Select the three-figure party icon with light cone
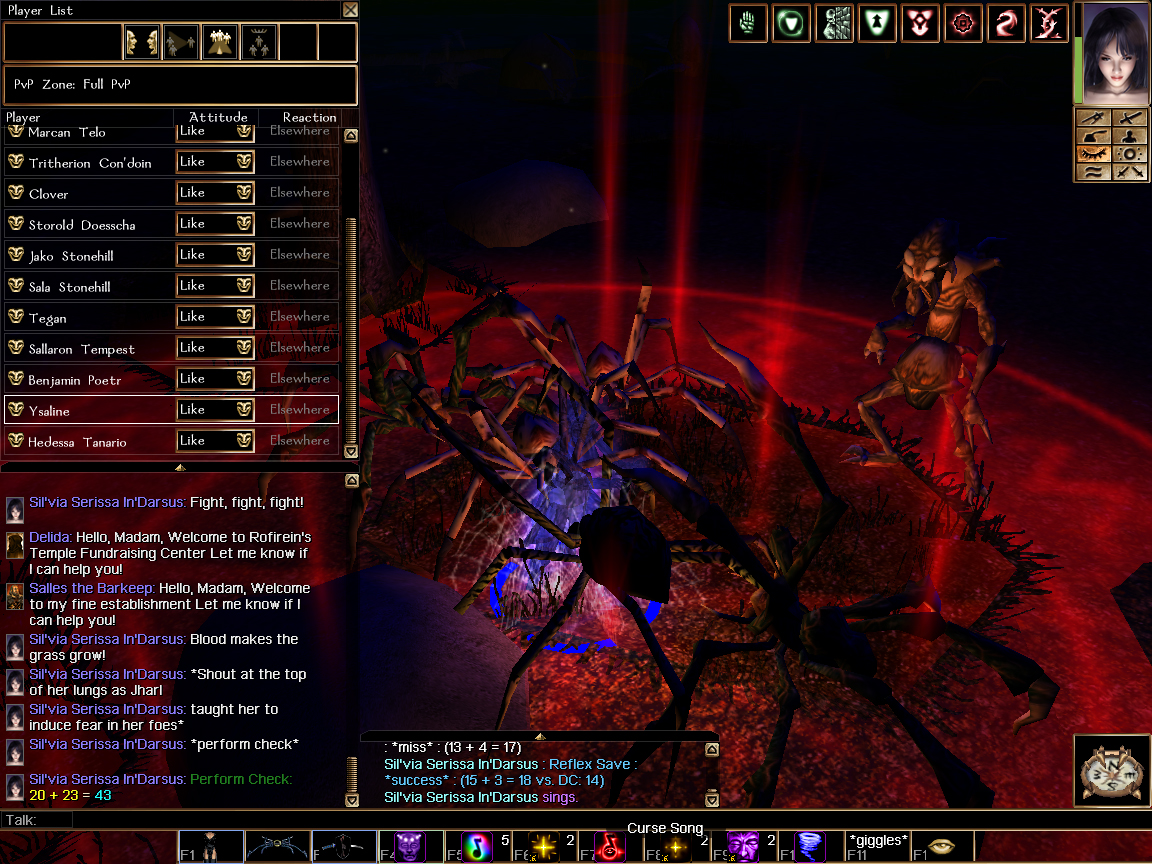This screenshot has width=1152, height=864. pyautogui.click(x=220, y=42)
